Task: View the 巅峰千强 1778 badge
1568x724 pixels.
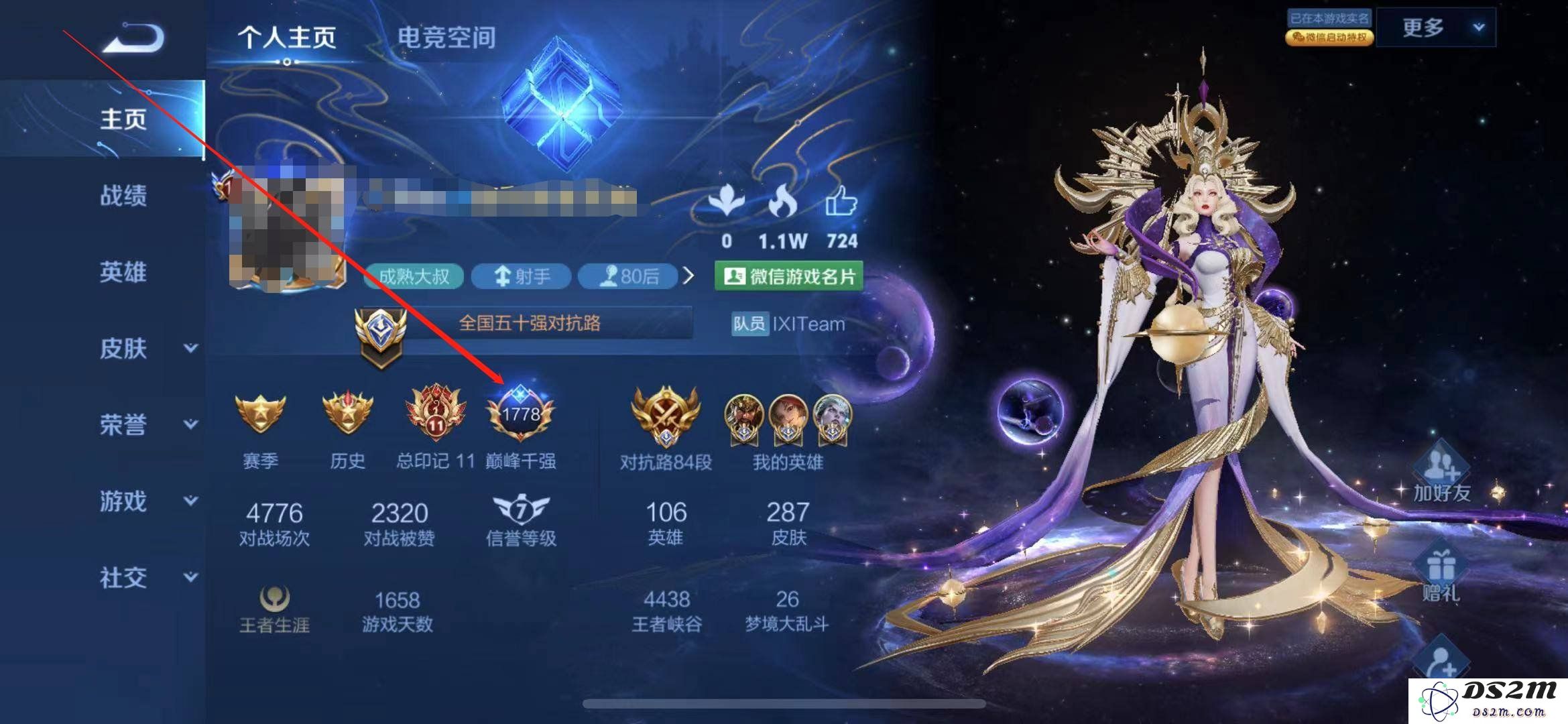Action: 521,414
